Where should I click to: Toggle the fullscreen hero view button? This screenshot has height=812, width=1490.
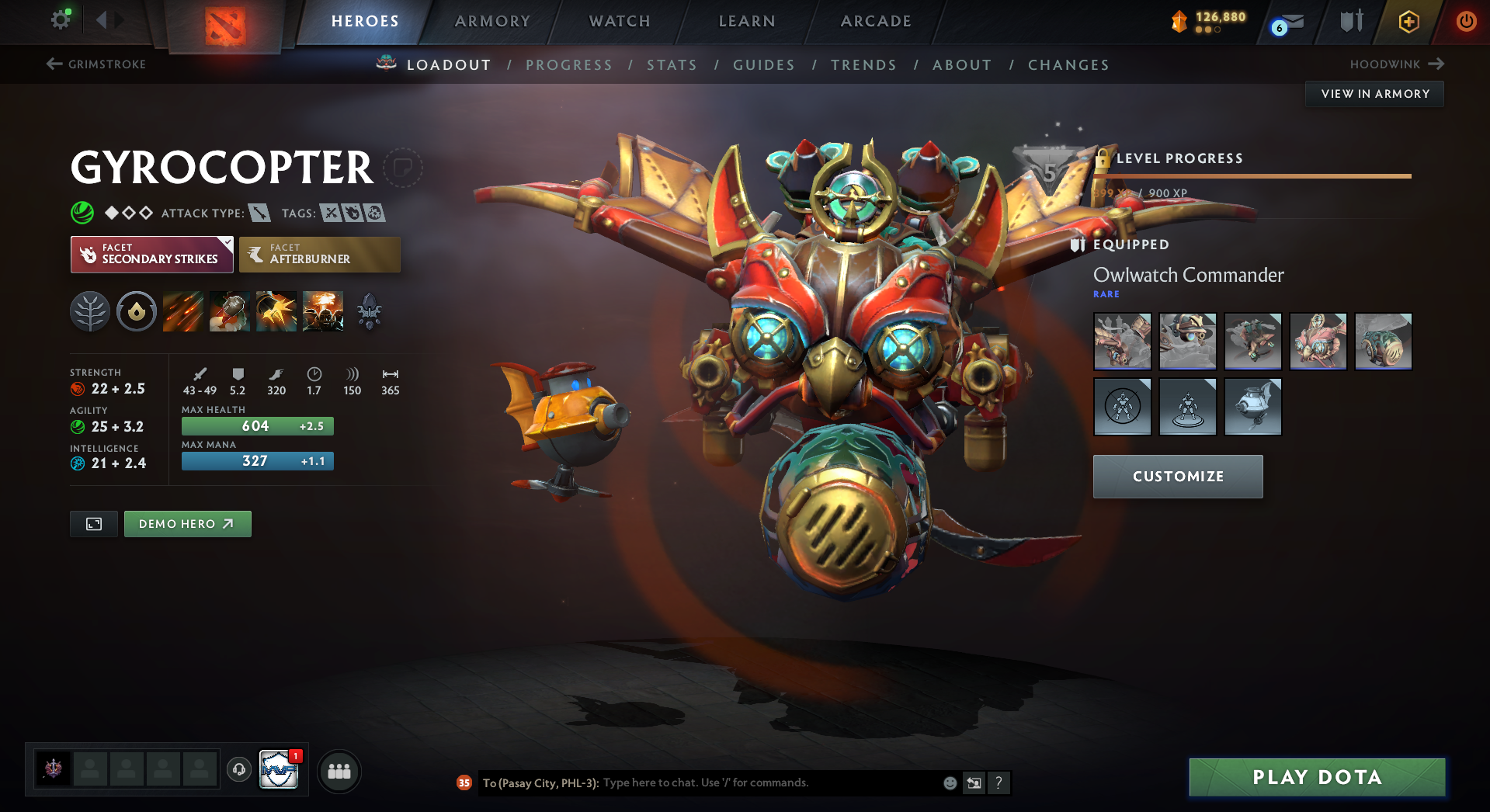(x=94, y=524)
